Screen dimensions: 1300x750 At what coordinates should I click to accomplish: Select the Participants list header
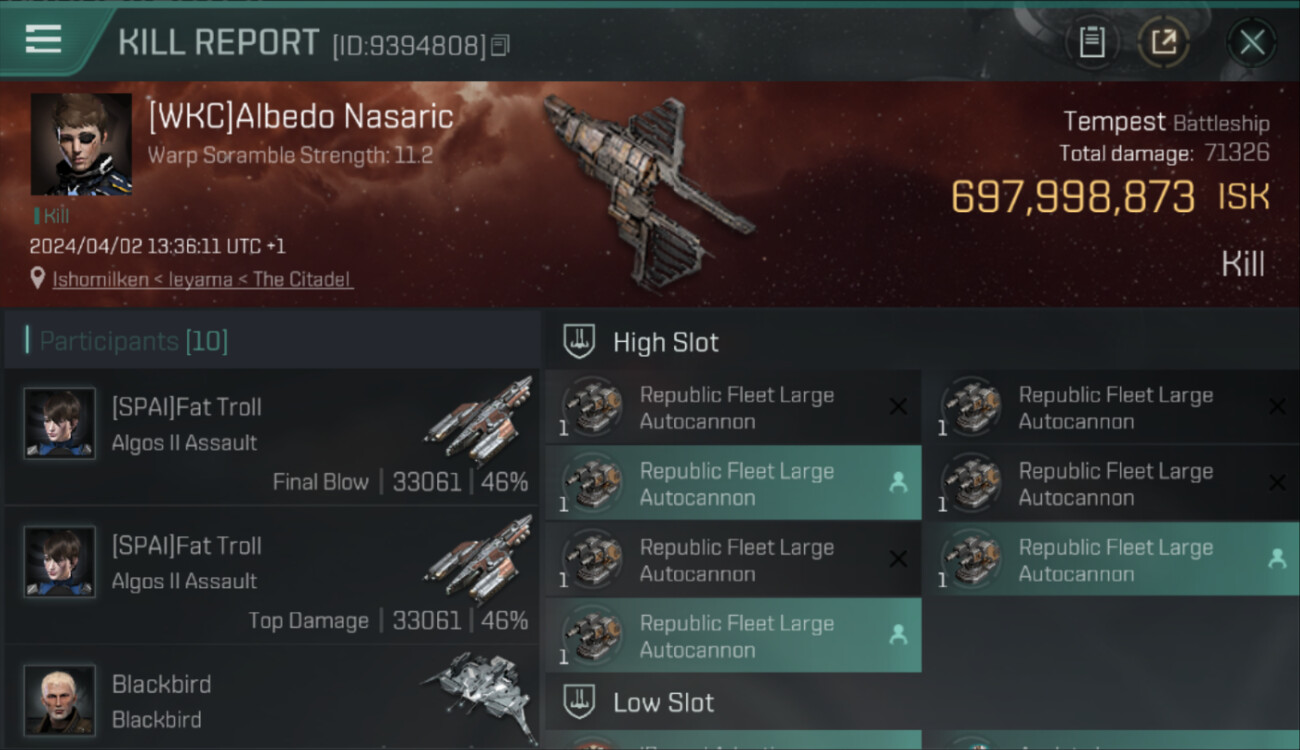click(134, 341)
